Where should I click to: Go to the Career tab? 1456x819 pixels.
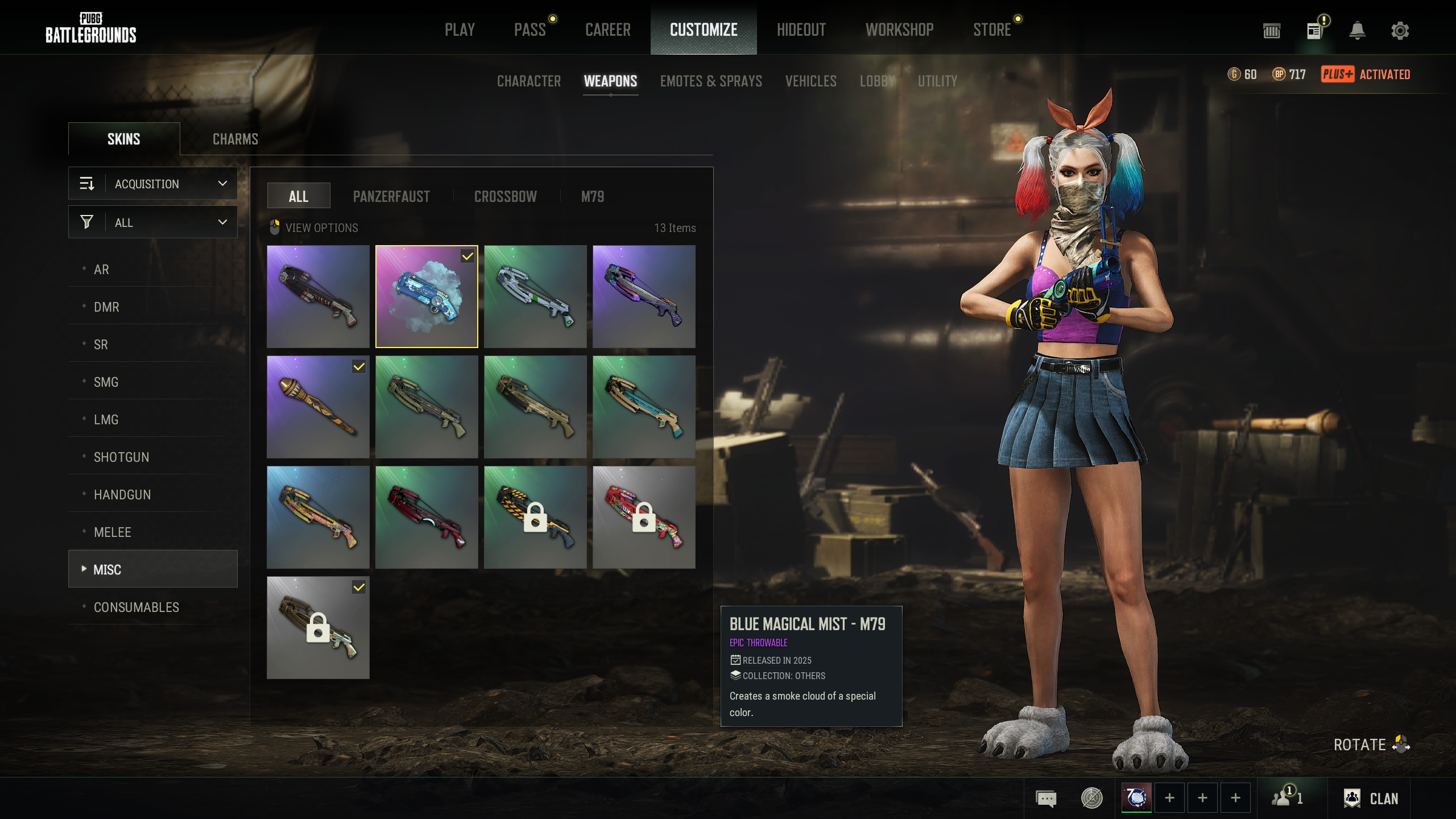607,30
